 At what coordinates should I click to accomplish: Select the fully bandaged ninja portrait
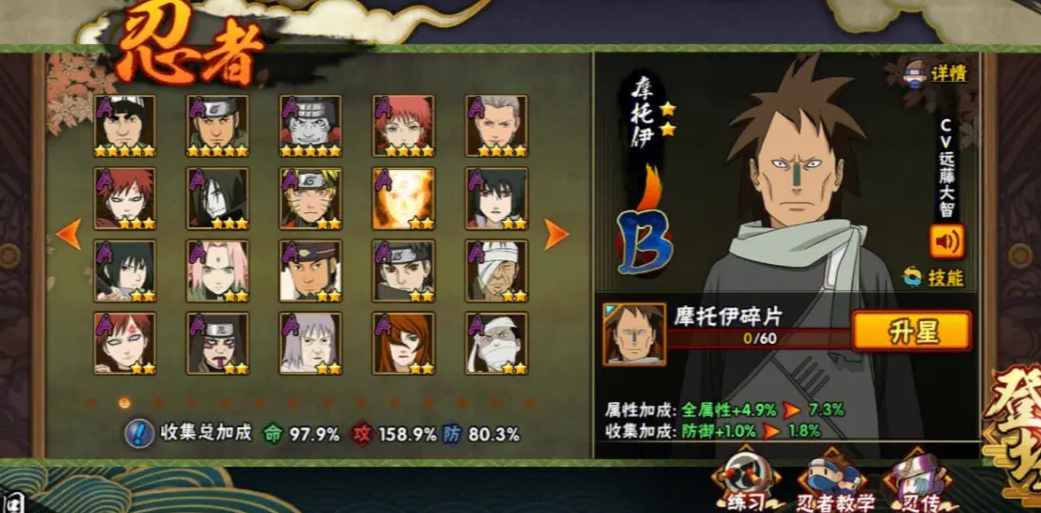tap(497, 343)
